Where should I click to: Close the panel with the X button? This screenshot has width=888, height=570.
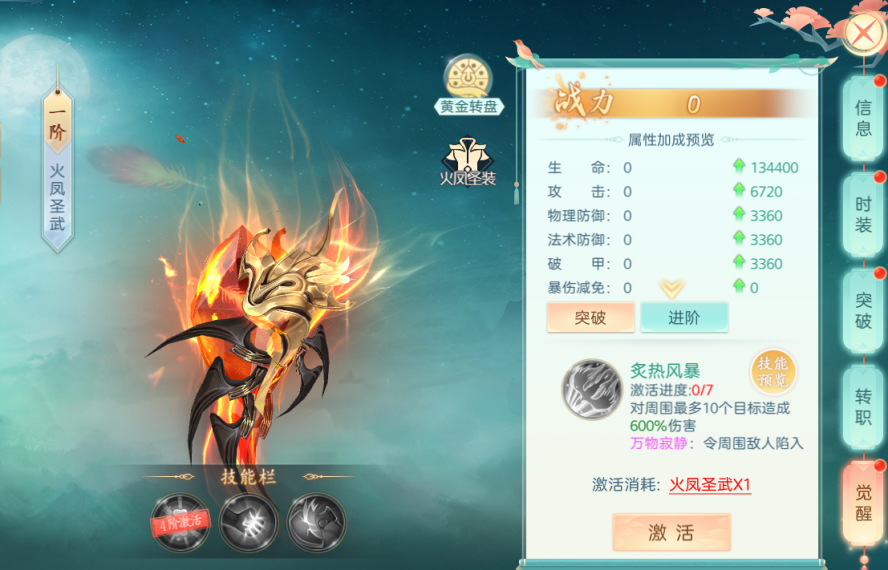click(x=862, y=33)
